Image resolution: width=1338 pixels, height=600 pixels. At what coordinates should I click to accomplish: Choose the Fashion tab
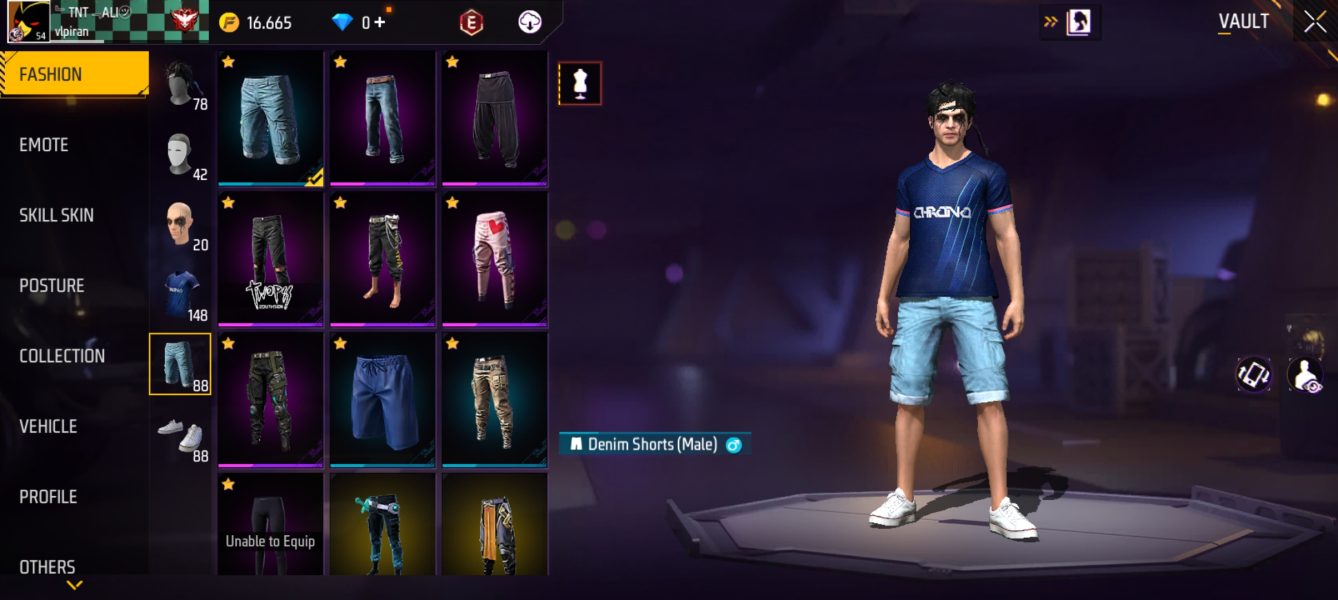click(x=51, y=75)
